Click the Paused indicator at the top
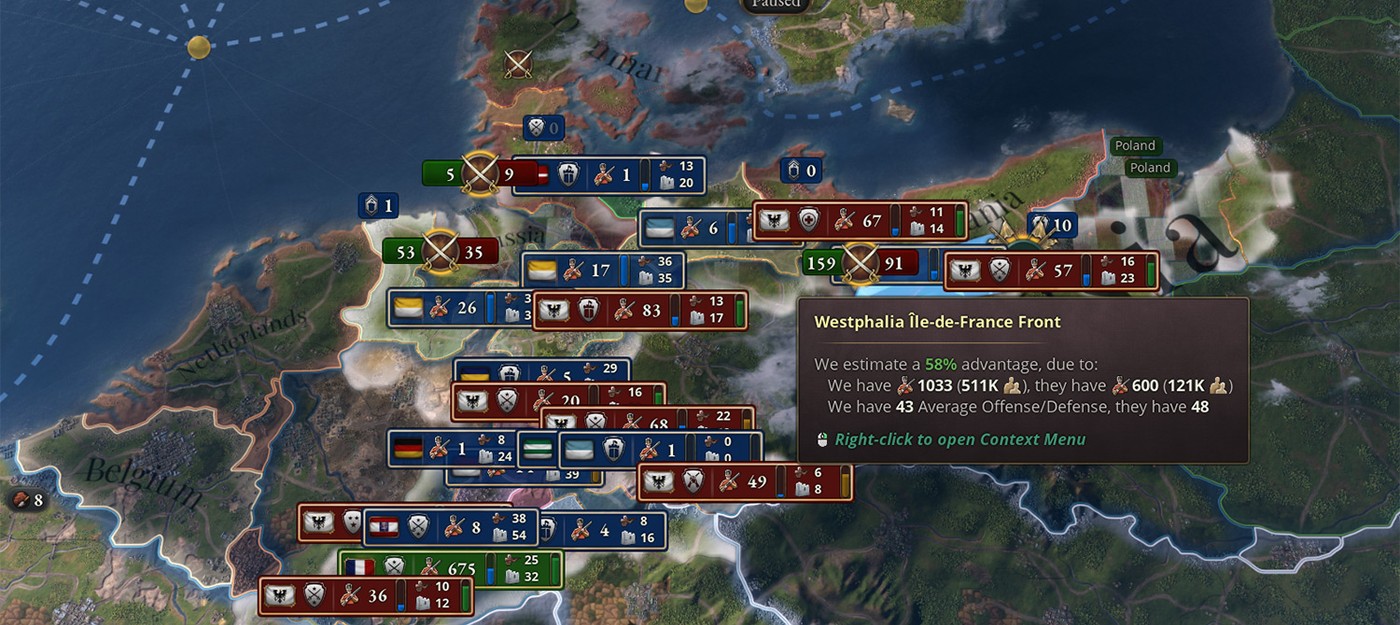 776,3
